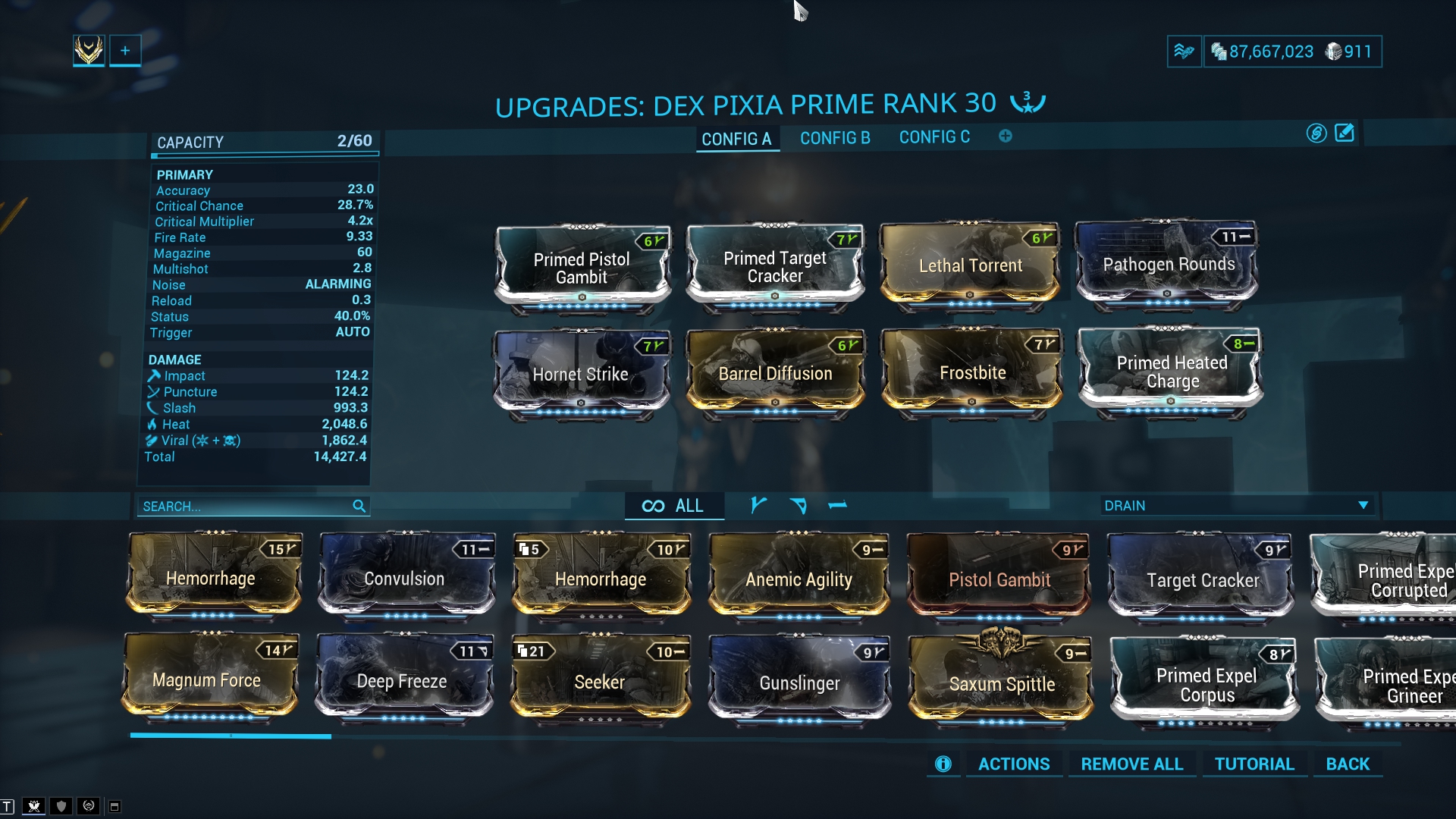Select equipped Primed Pistol Gambit mod
Viewport: 1456px width, 819px height.
coord(582,268)
